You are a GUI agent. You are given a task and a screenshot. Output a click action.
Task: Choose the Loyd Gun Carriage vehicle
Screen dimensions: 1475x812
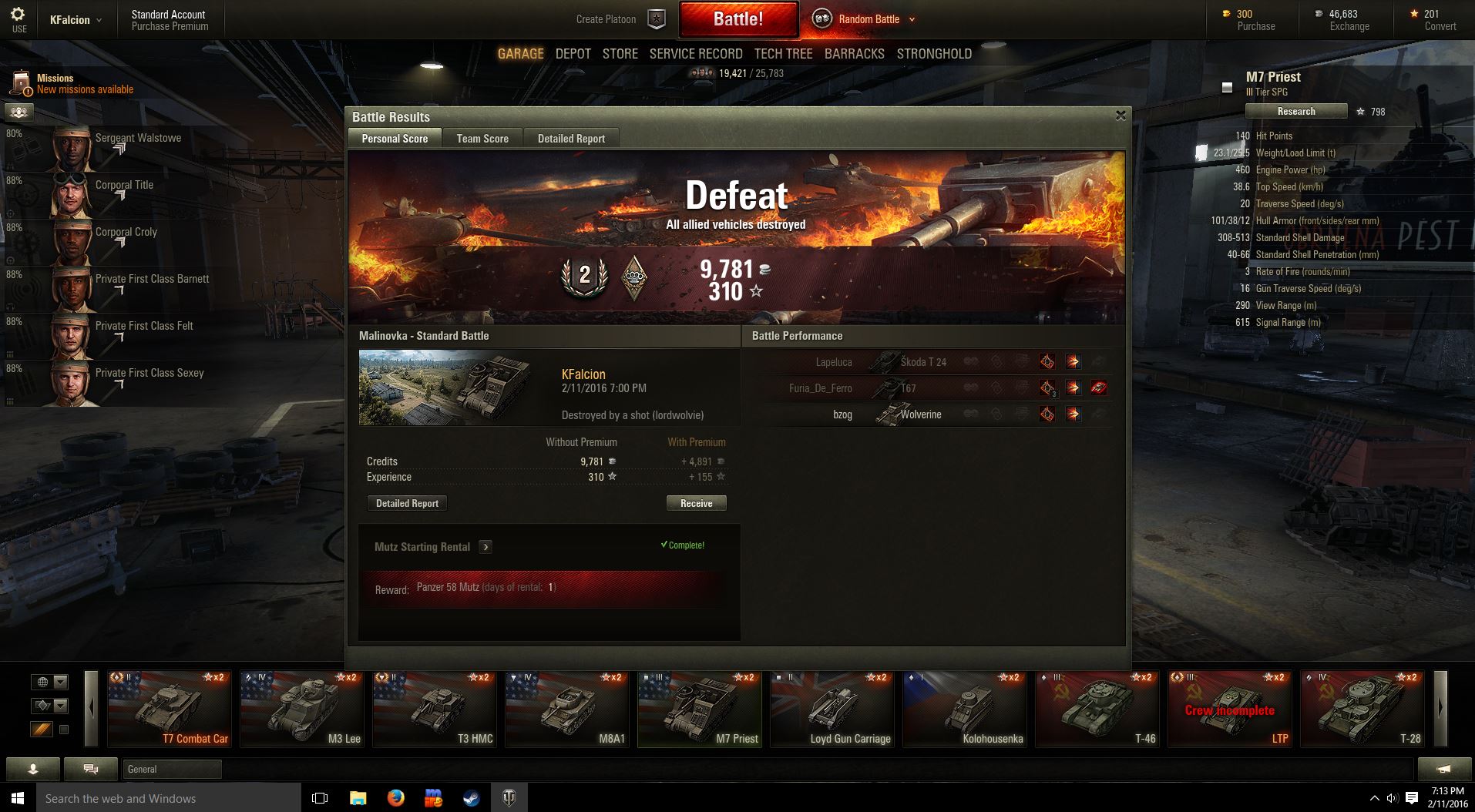(x=832, y=709)
